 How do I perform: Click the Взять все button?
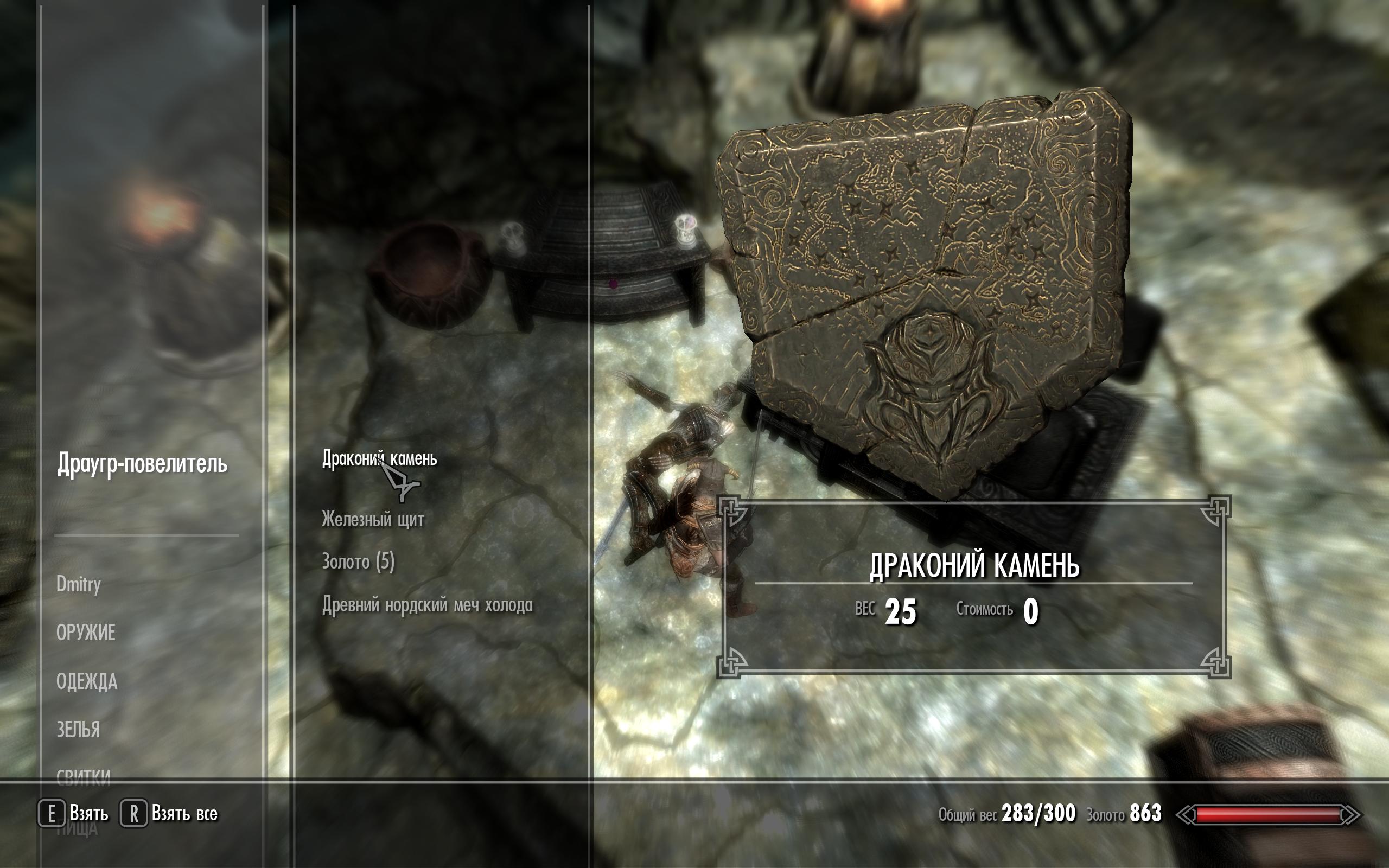[x=169, y=813]
